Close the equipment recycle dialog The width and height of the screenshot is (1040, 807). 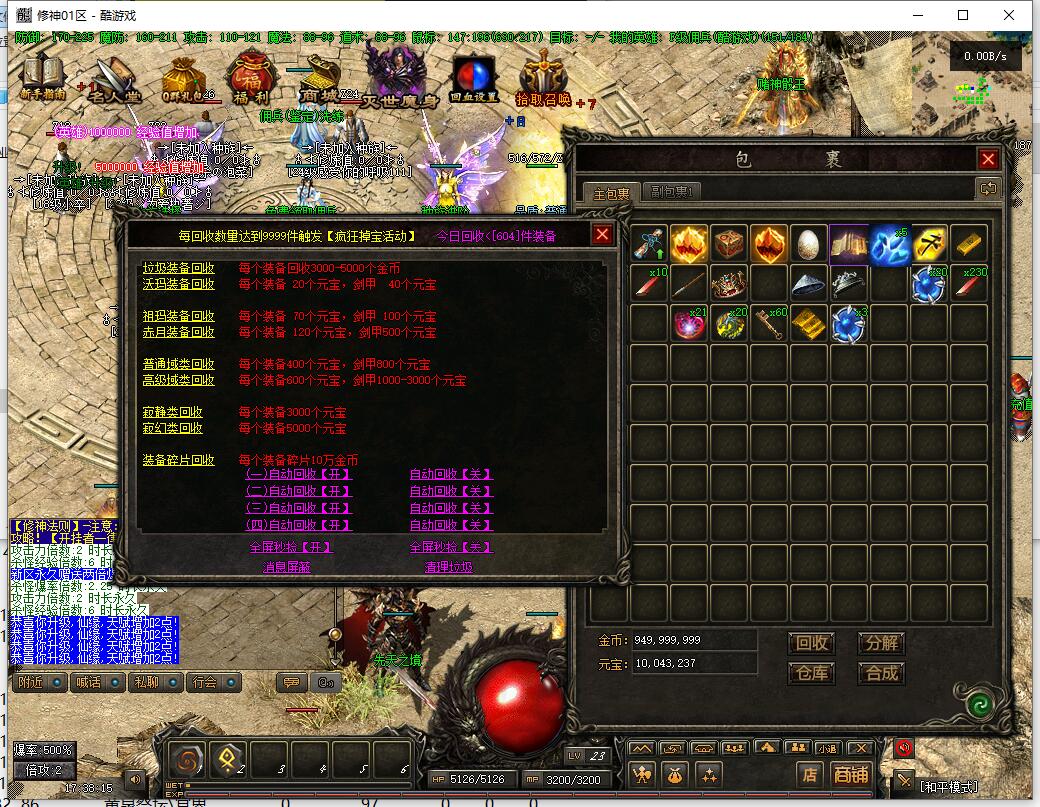[x=602, y=234]
